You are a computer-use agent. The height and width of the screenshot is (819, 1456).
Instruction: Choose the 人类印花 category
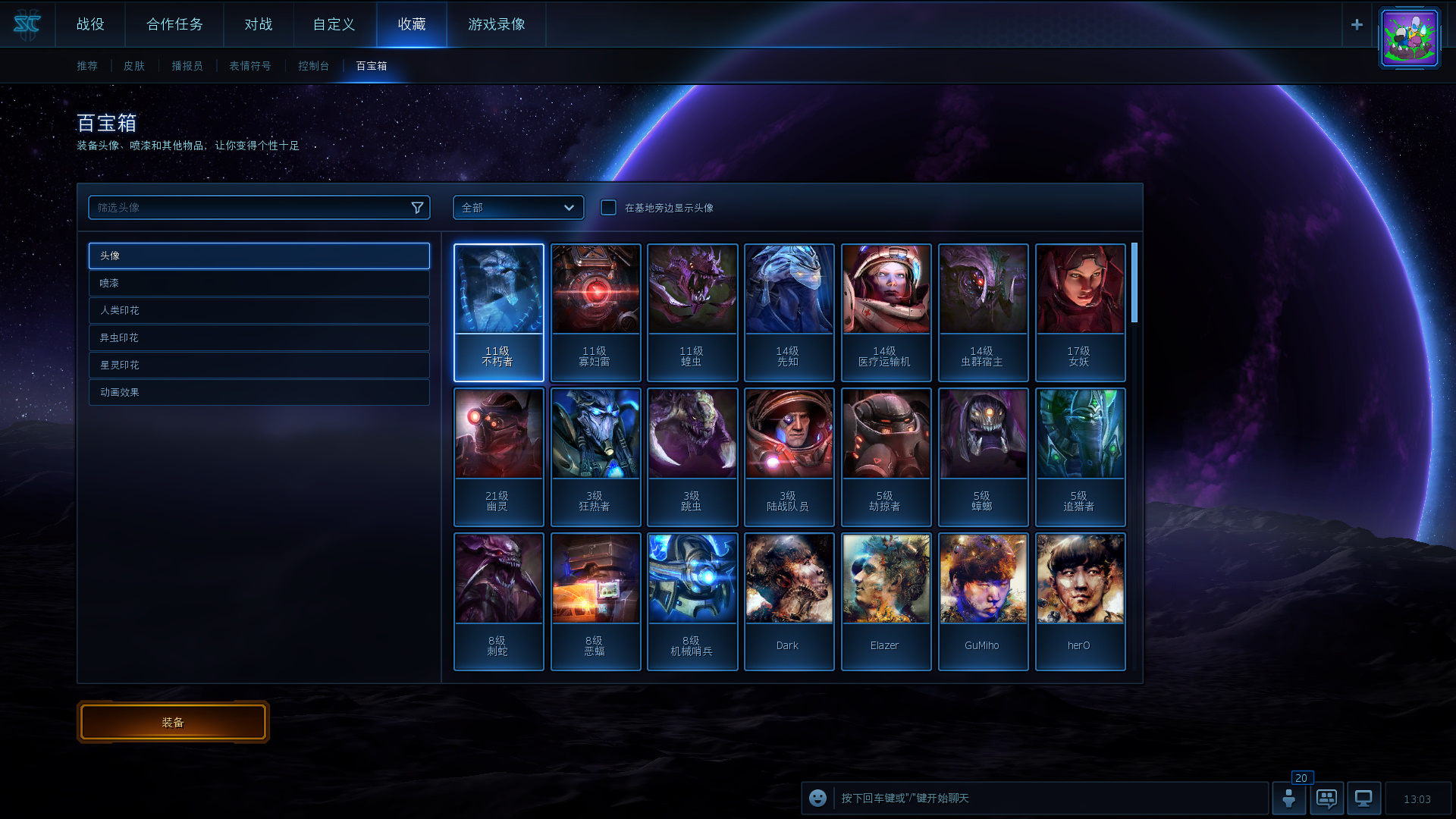[259, 310]
